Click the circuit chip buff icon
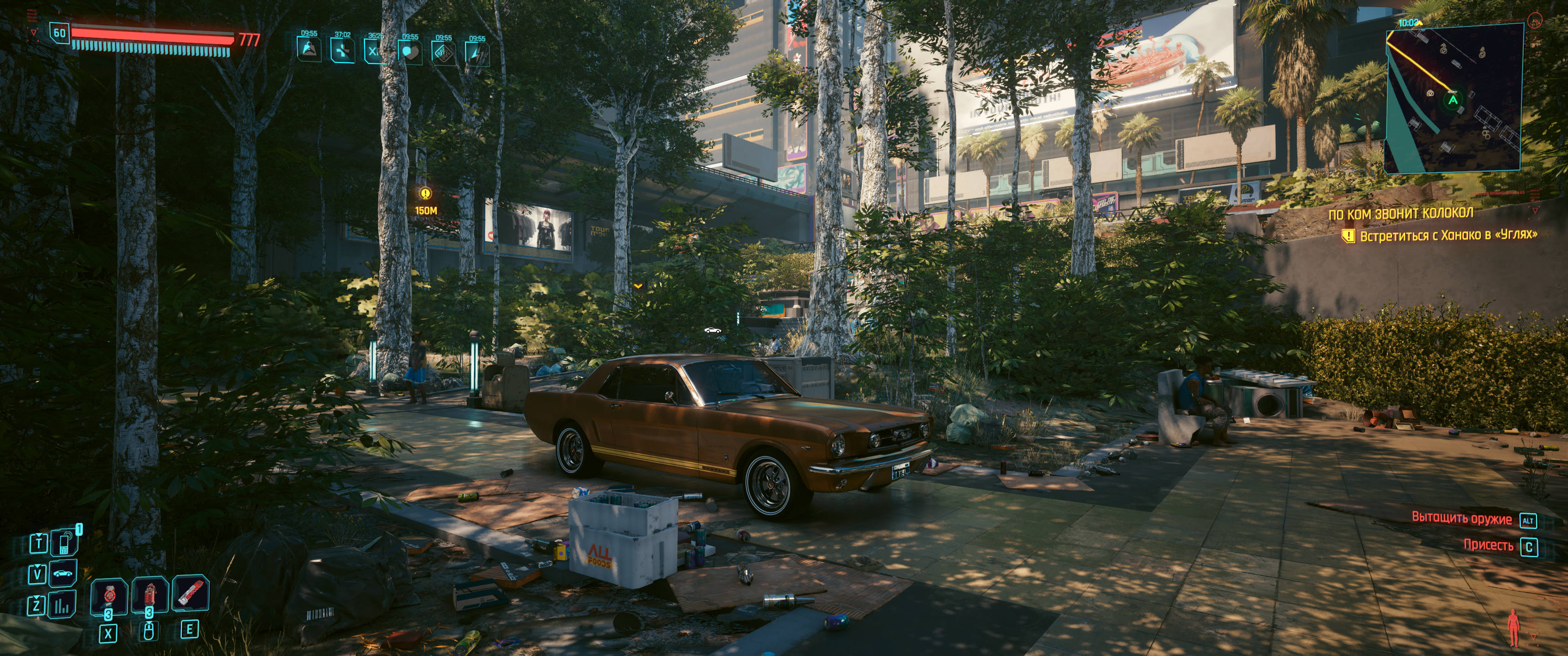1568x656 pixels. coord(444,52)
